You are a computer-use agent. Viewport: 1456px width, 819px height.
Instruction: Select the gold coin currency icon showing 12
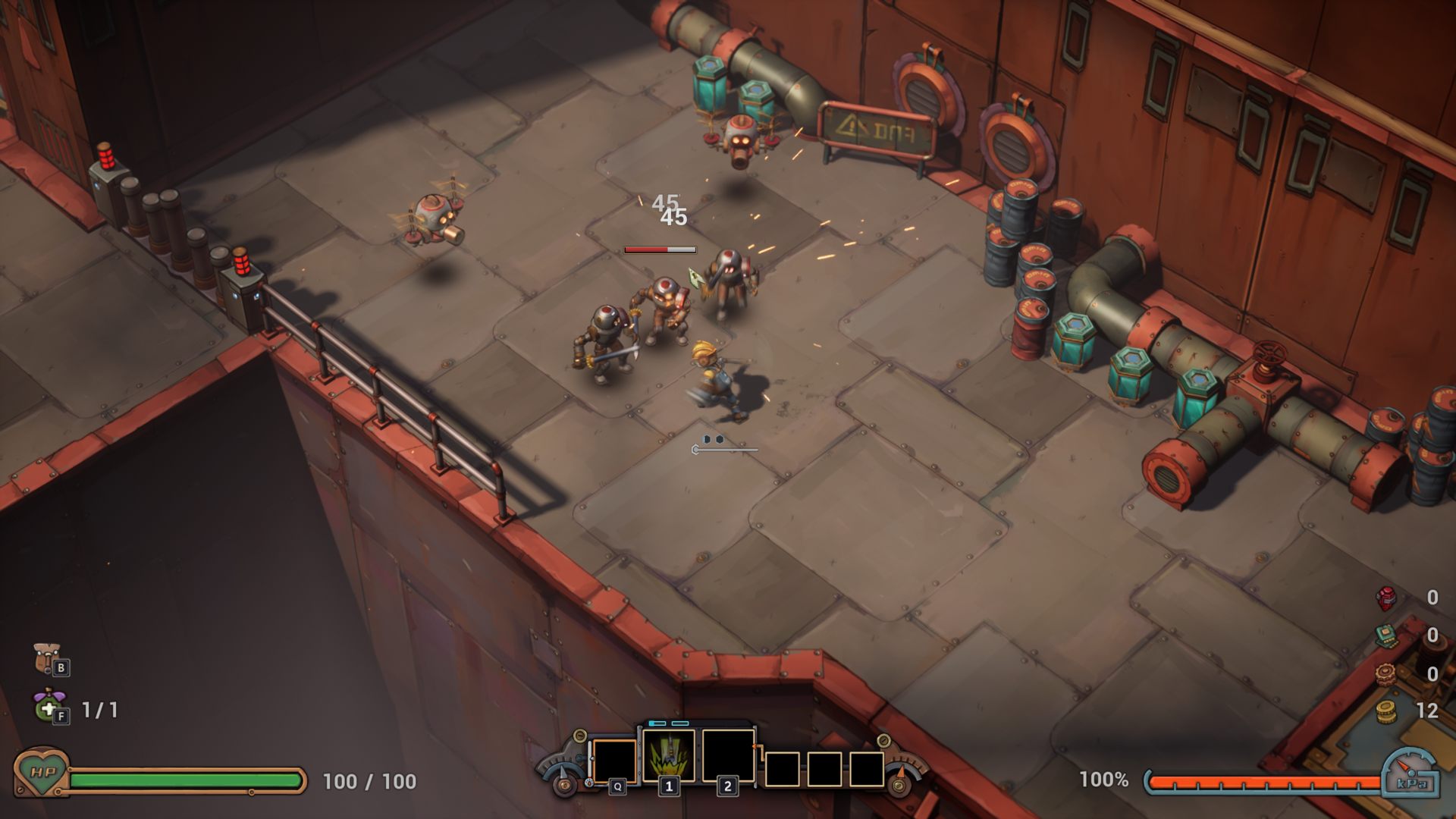(1385, 711)
